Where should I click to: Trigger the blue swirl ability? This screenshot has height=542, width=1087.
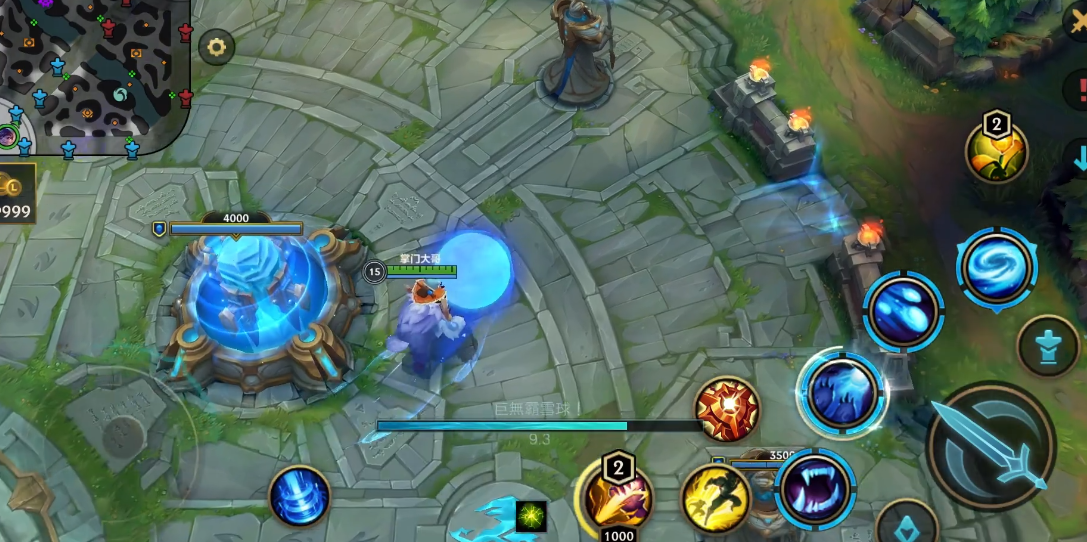coord(995,268)
